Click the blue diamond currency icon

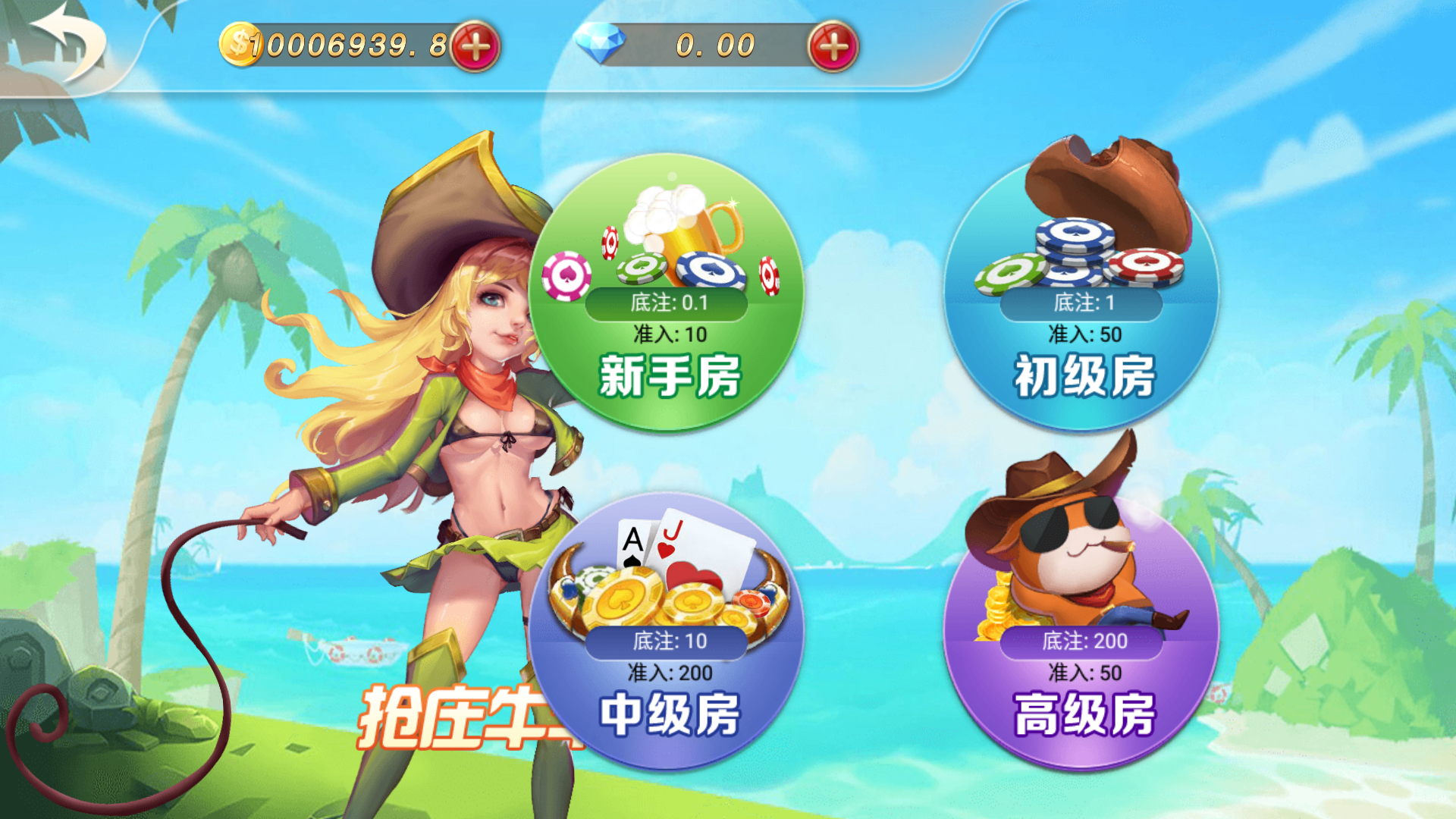point(599,43)
